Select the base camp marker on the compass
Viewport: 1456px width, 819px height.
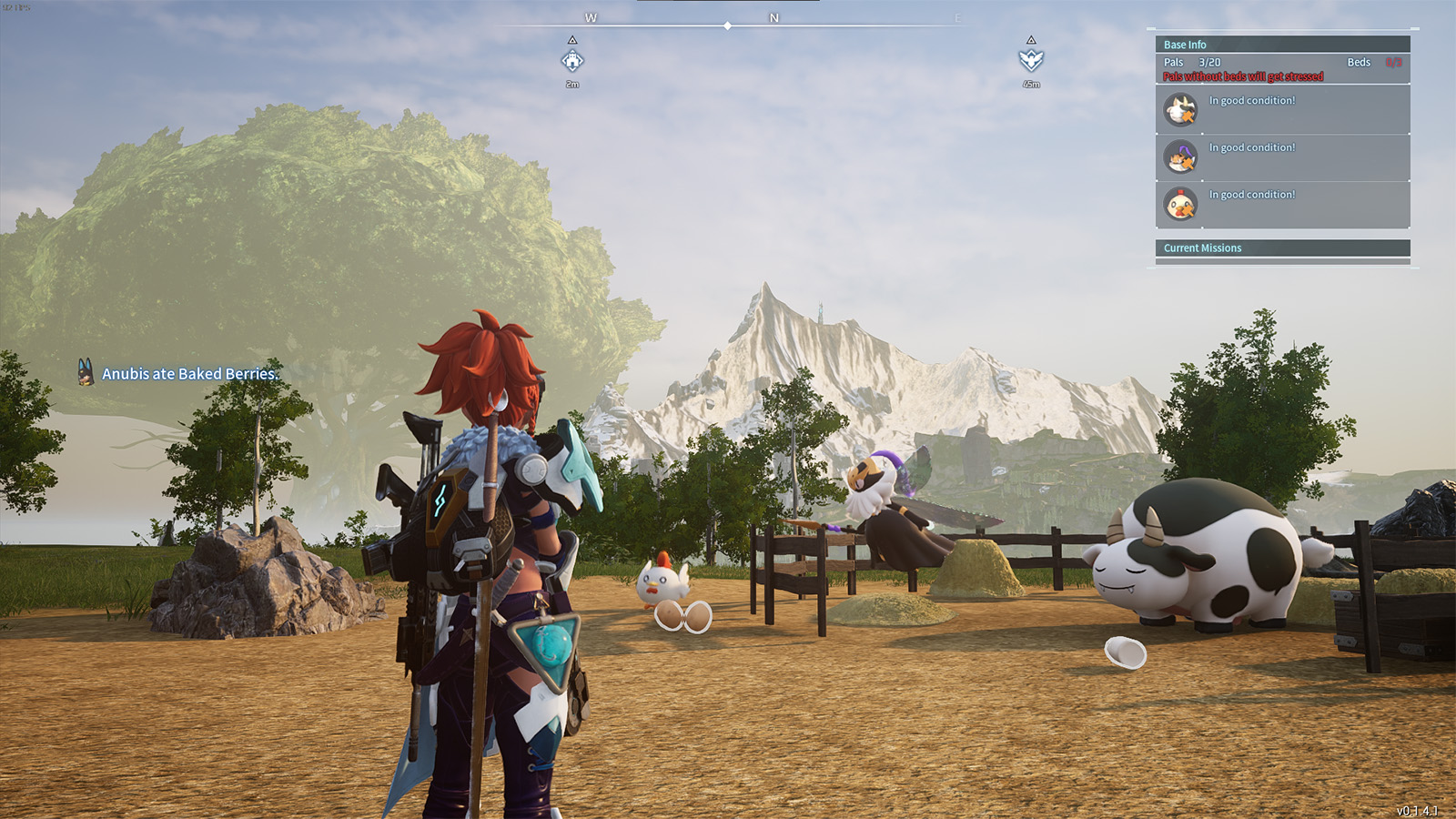click(x=572, y=61)
